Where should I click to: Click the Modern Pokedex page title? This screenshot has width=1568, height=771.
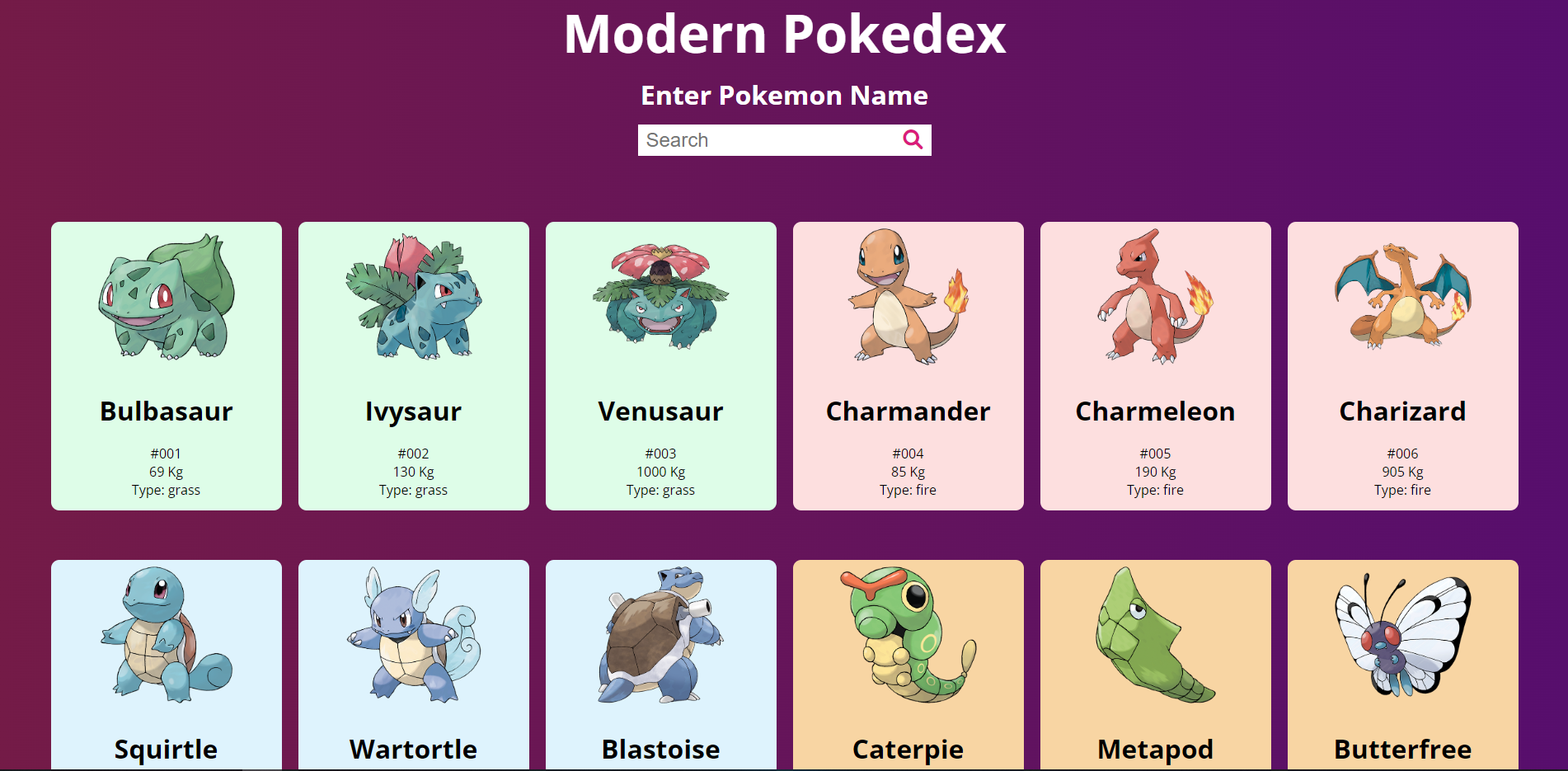click(x=784, y=33)
